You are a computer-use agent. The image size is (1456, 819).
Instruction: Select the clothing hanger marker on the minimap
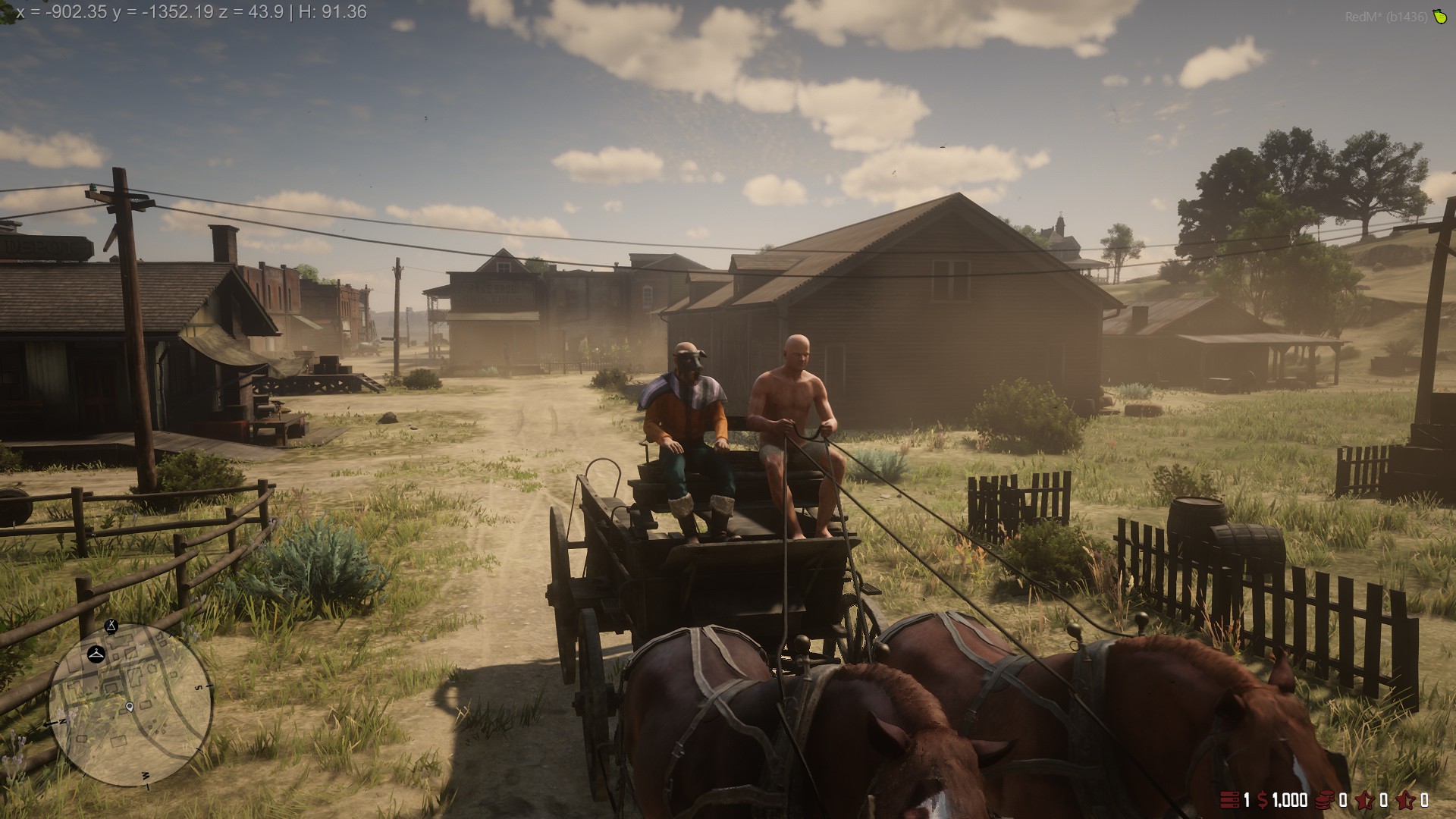click(x=96, y=653)
